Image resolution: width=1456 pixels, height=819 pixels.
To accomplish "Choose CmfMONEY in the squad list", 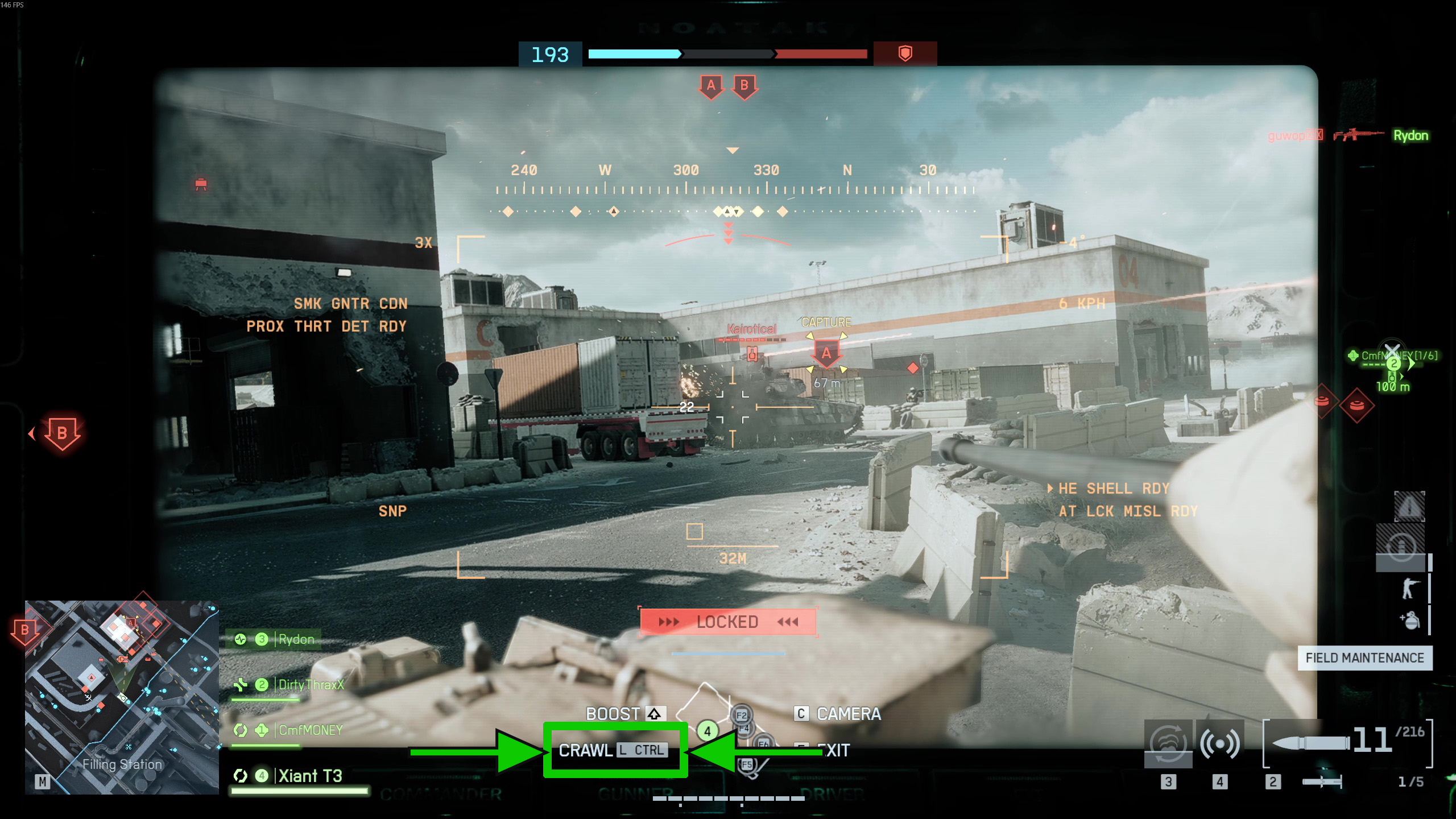I will click(310, 730).
